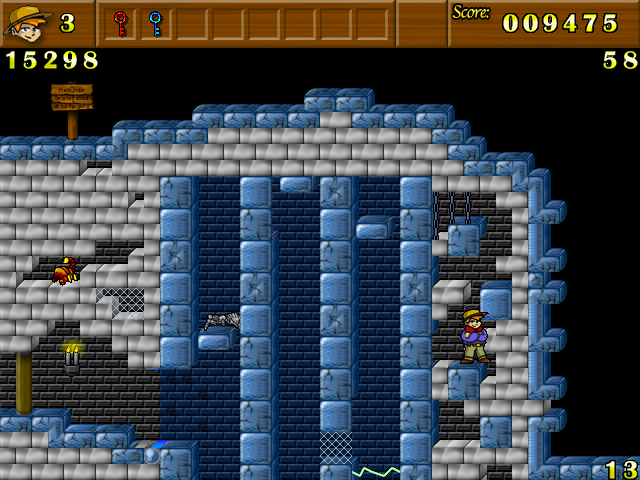Click the player portrait lives icon
The image size is (640, 480).
(x=26, y=23)
